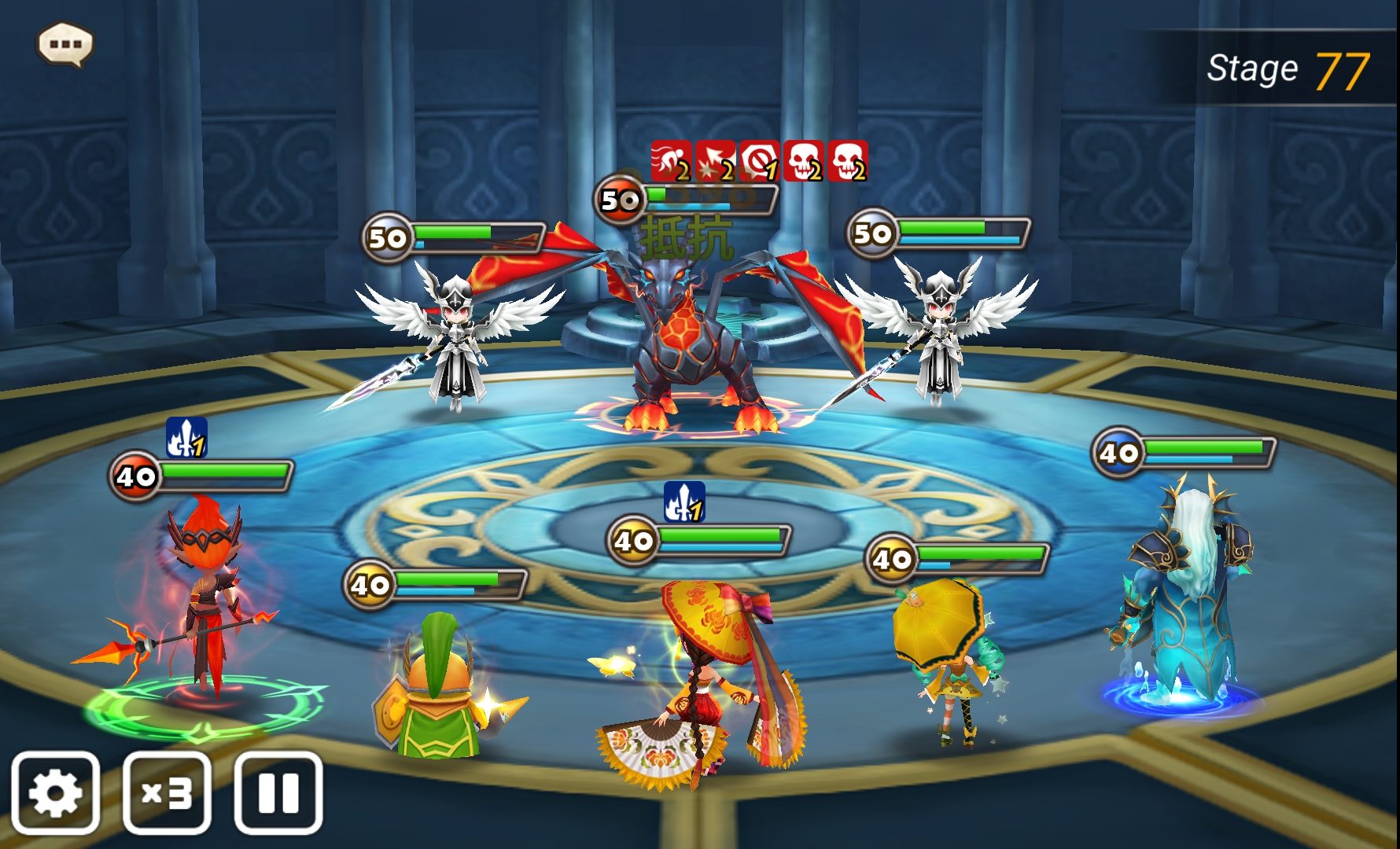Pause the battle
1400x849 pixels.
click(278, 792)
